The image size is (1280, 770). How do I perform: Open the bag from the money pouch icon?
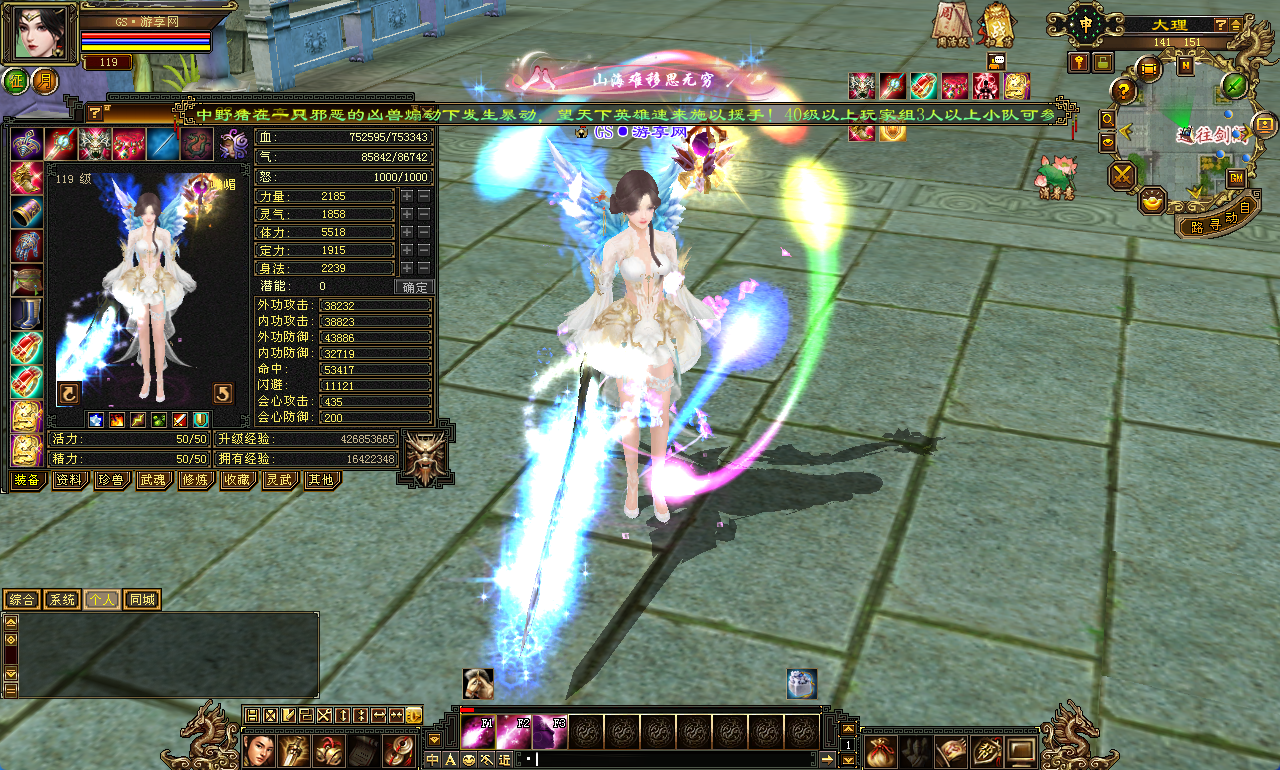tap(879, 749)
